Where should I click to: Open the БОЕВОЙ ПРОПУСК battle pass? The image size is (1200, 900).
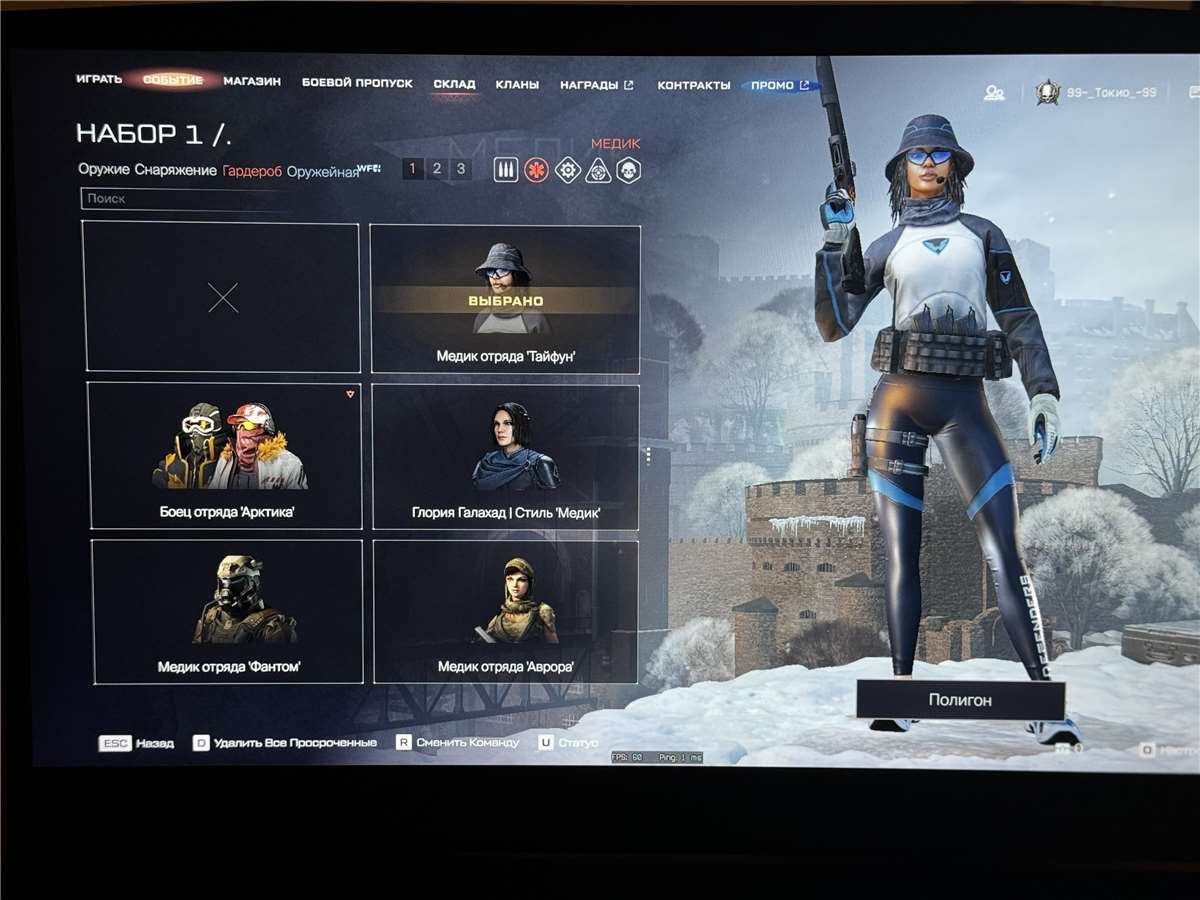[357, 83]
